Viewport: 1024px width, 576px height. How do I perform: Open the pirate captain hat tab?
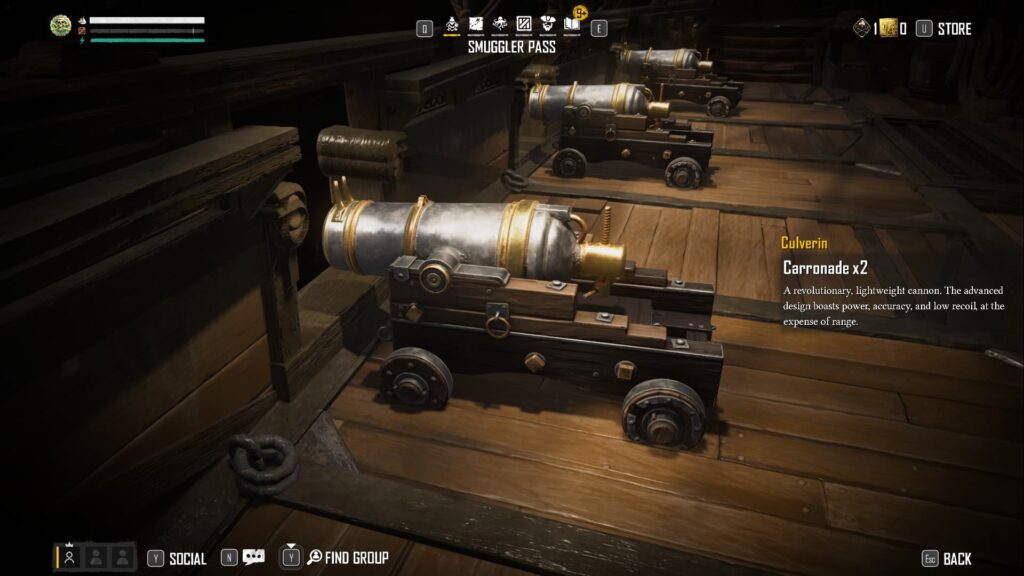tap(547, 24)
